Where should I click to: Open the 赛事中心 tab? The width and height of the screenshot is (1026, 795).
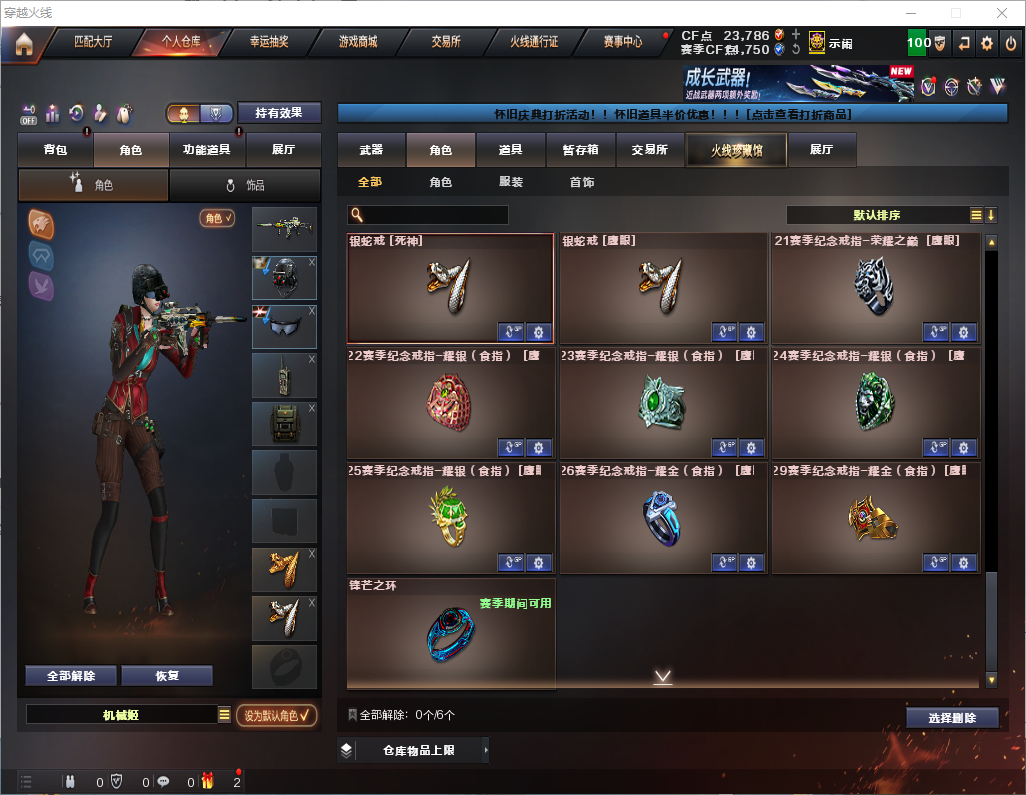pyautogui.click(x=623, y=43)
